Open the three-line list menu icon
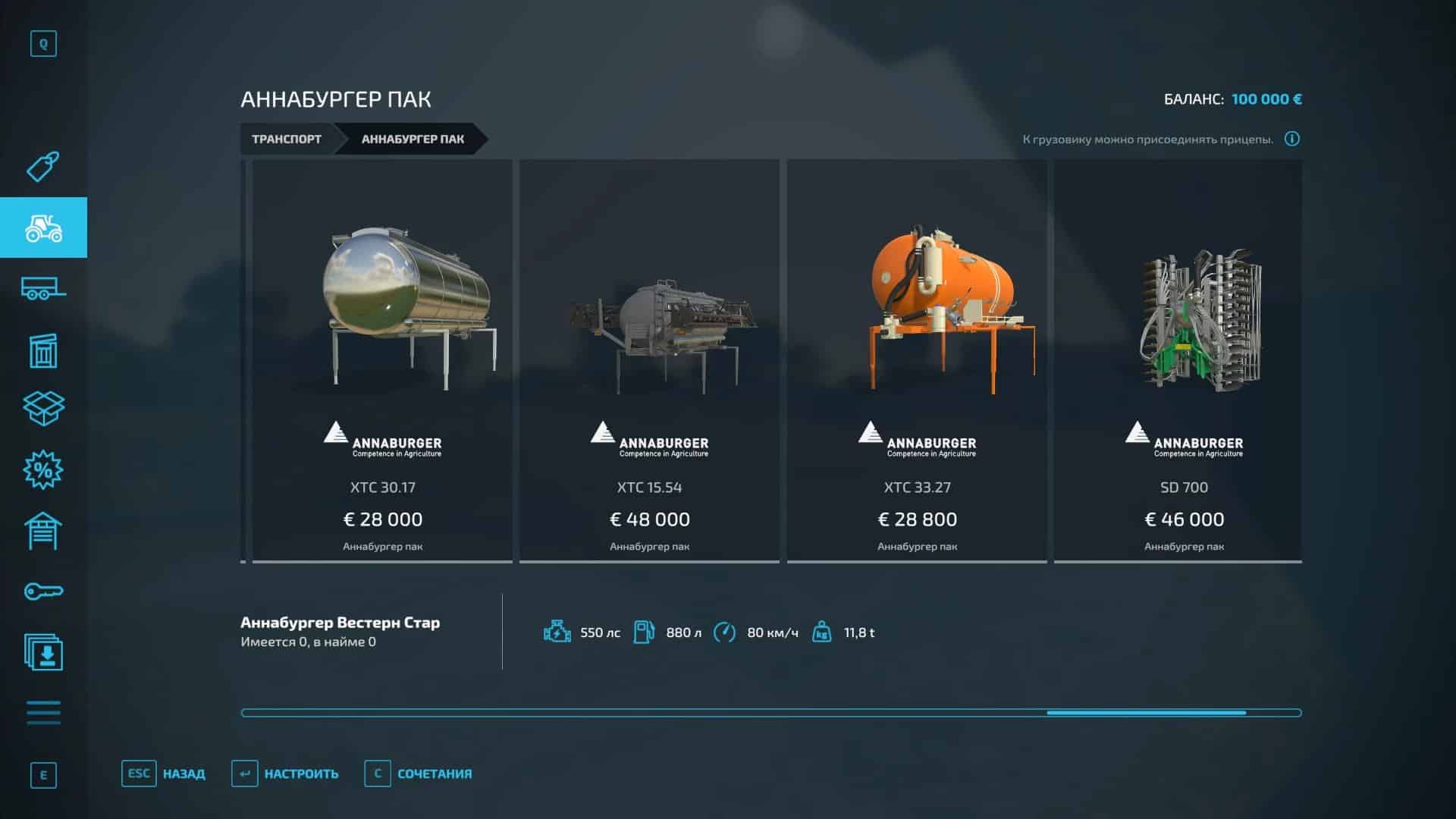 click(x=43, y=713)
